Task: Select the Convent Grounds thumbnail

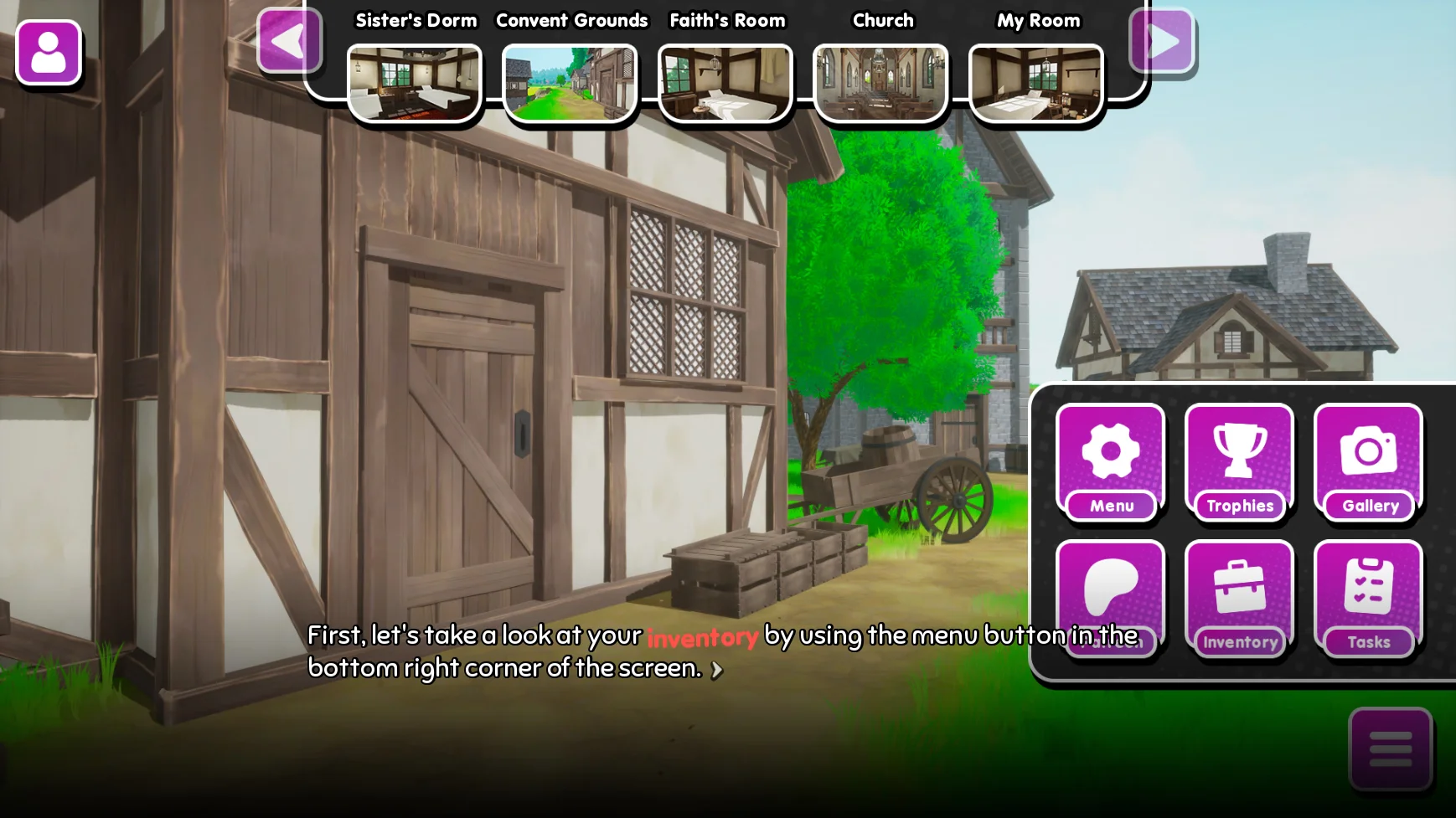Action: (570, 82)
